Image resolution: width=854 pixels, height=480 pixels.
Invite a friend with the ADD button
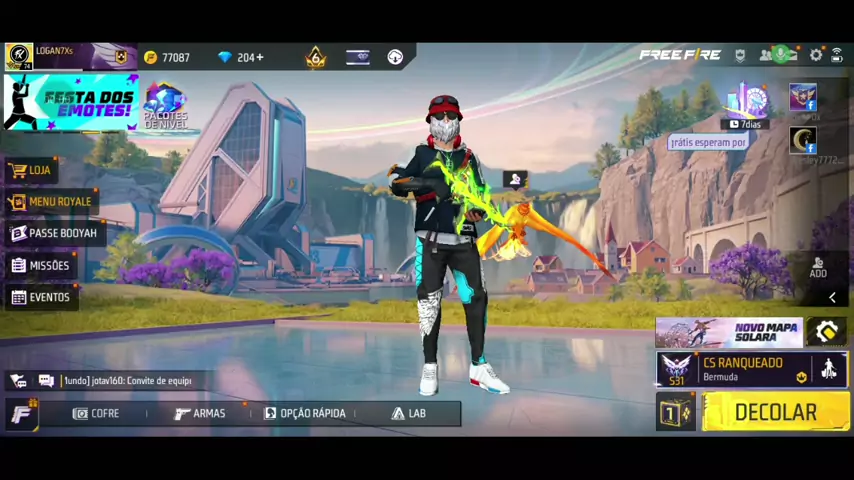[x=818, y=267]
